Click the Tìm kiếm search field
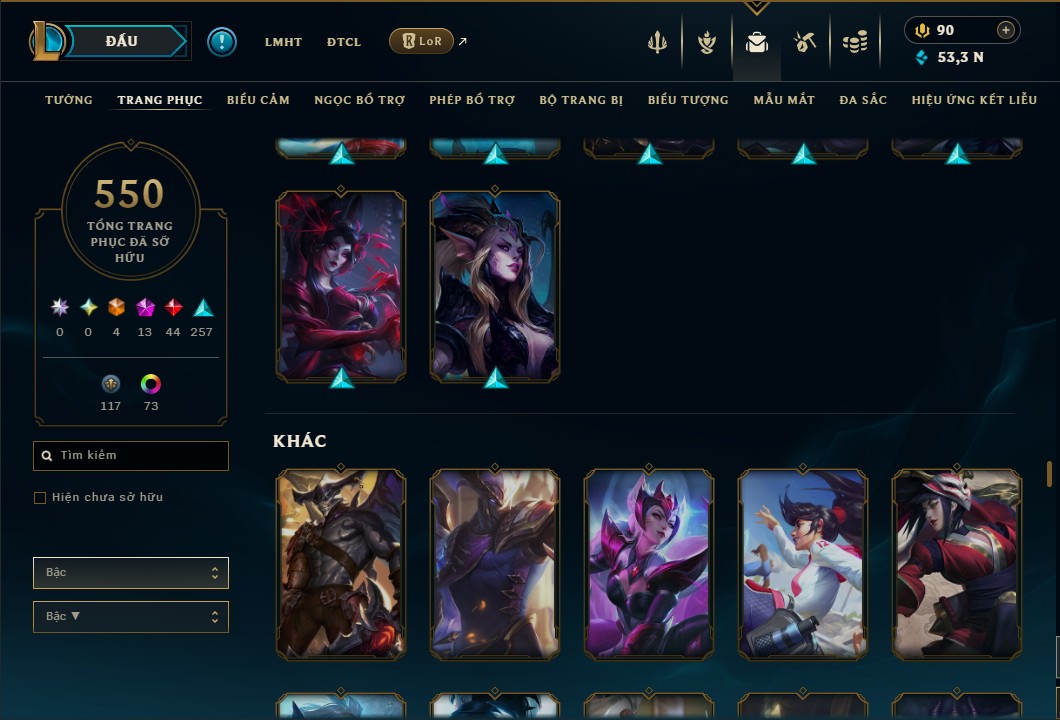The height and width of the screenshot is (720, 1060). click(131, 456)
